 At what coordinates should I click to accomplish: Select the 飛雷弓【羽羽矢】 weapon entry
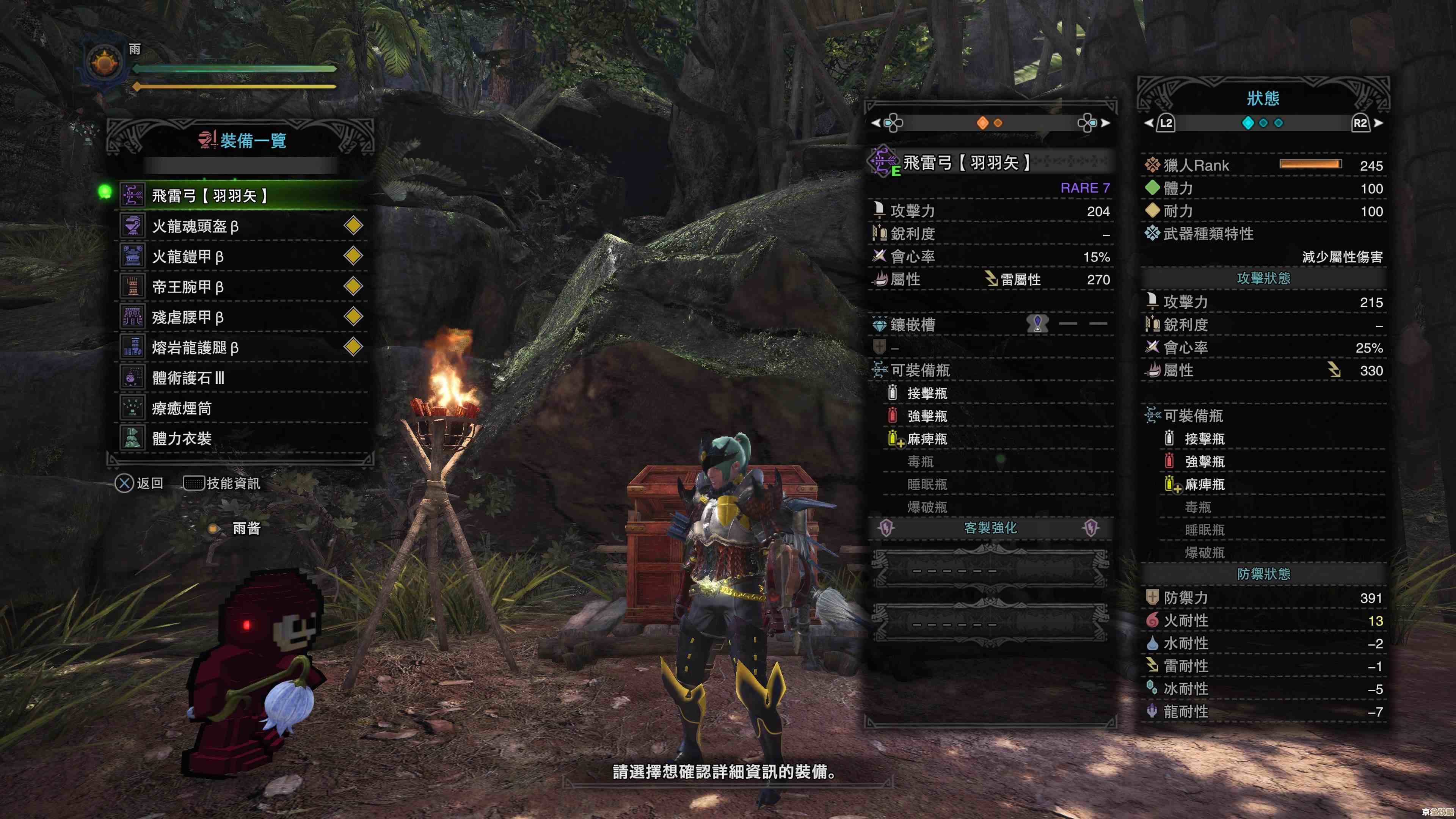click(243, 196)
